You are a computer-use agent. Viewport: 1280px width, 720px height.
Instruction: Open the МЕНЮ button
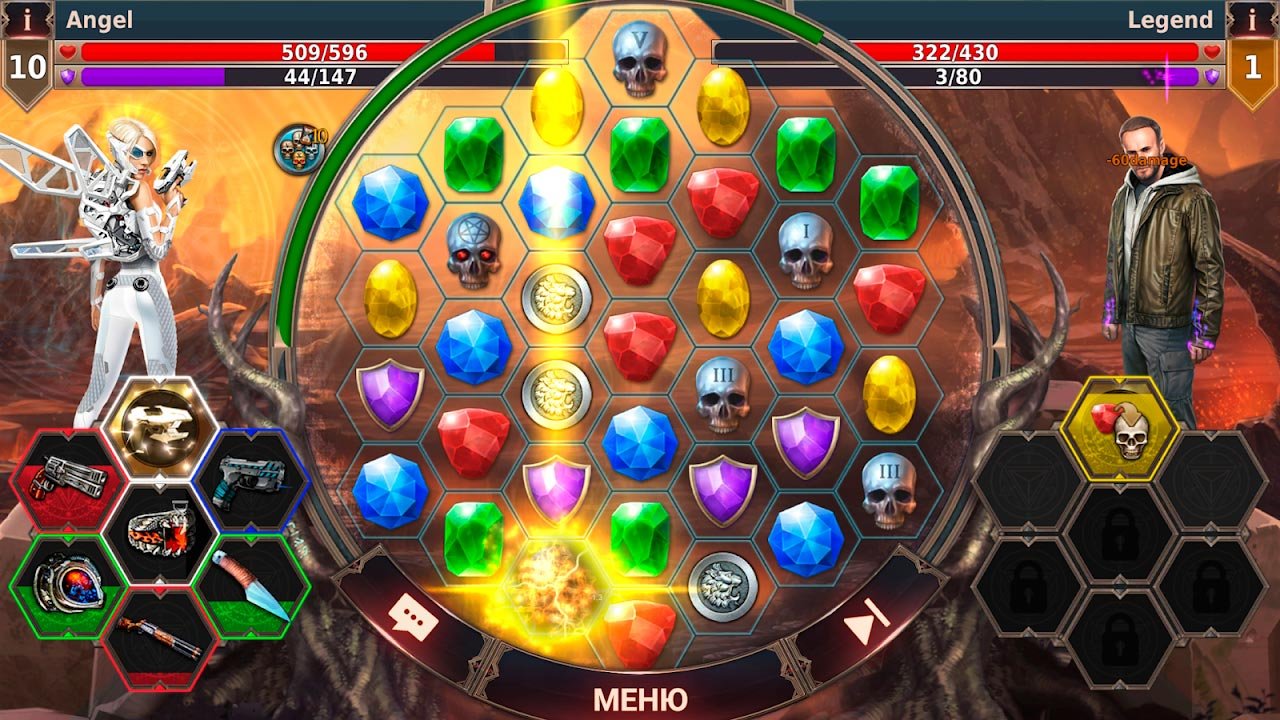[x=640, y=697]
